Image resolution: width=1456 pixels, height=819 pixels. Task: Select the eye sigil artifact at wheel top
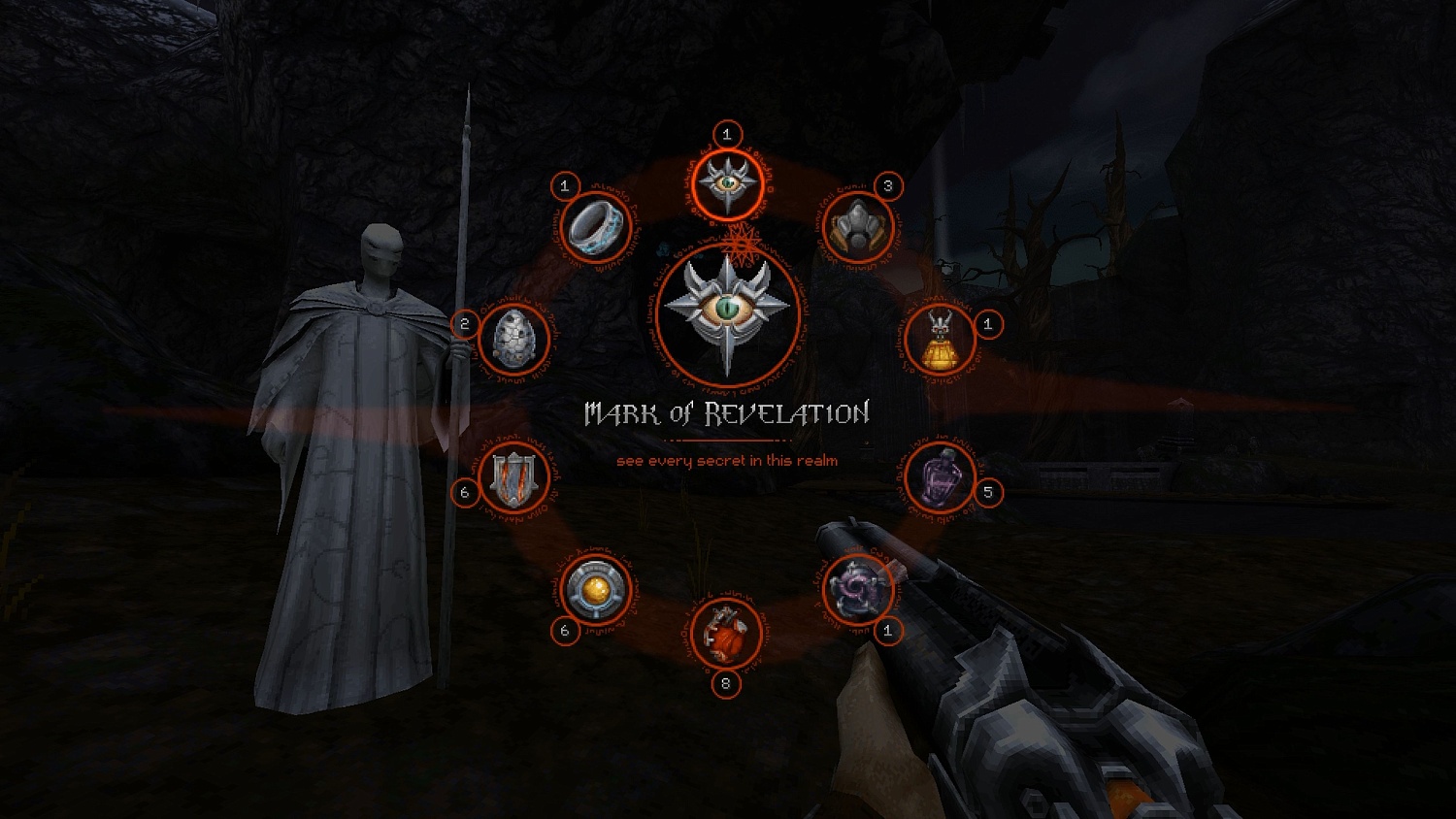click(726, 186)
